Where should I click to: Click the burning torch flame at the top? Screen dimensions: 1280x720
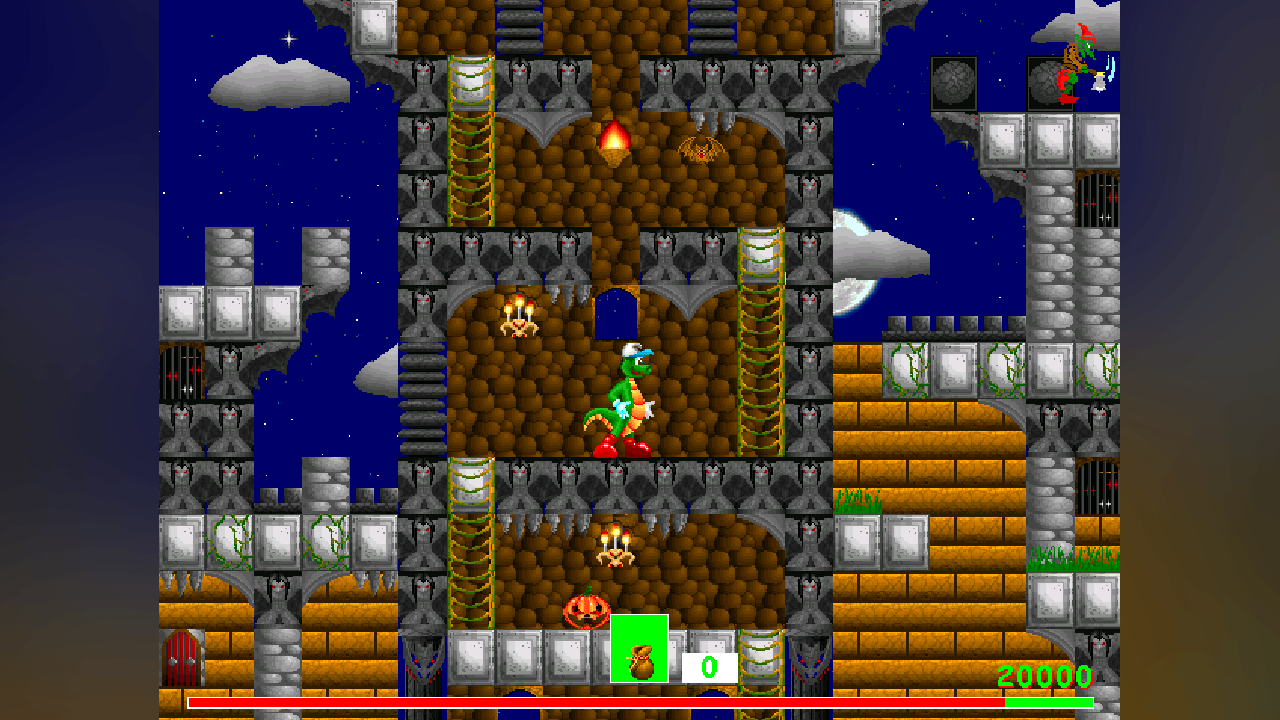[x=615, y=135]
